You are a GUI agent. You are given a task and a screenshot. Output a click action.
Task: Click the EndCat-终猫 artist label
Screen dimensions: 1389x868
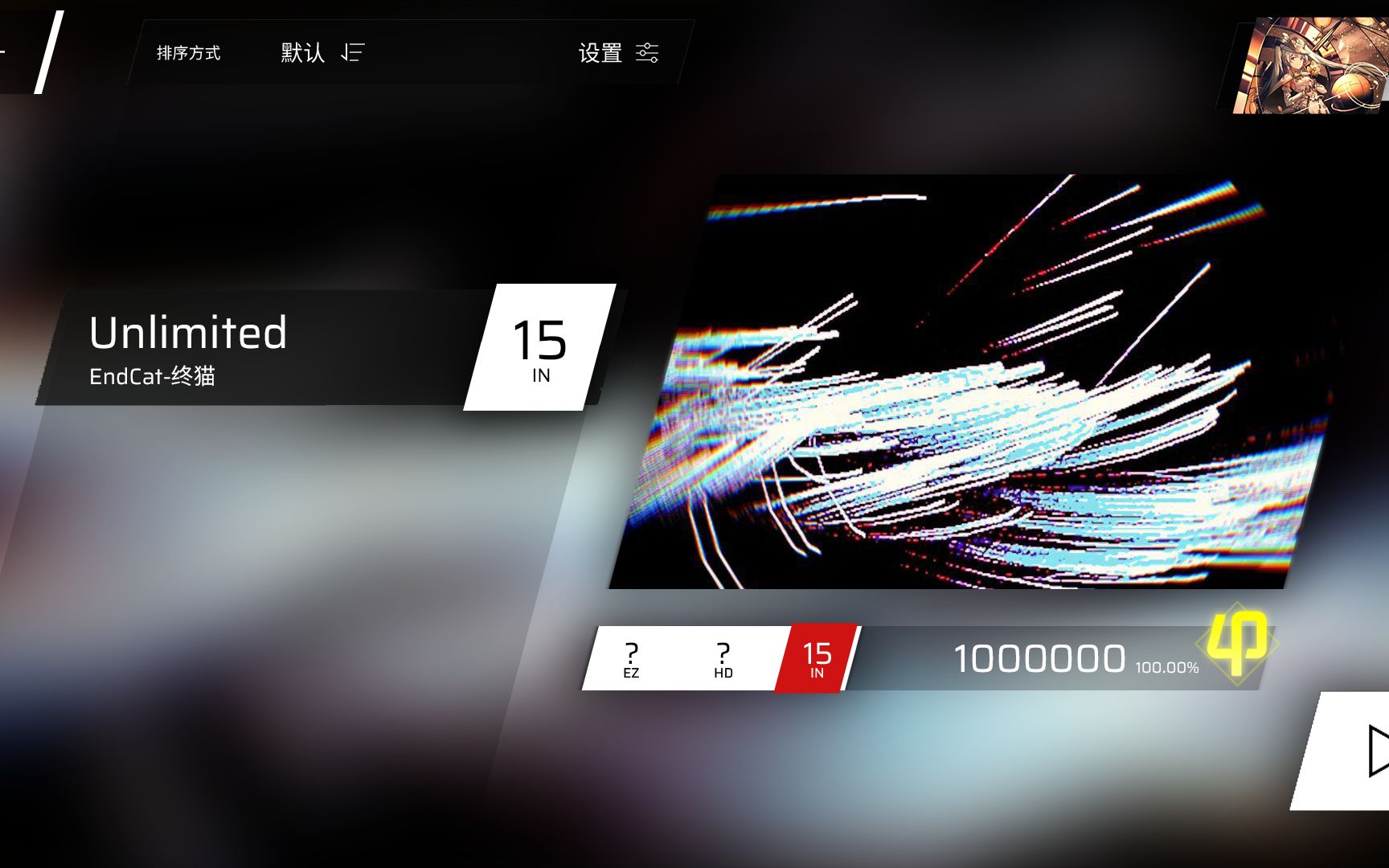[153, 375]
